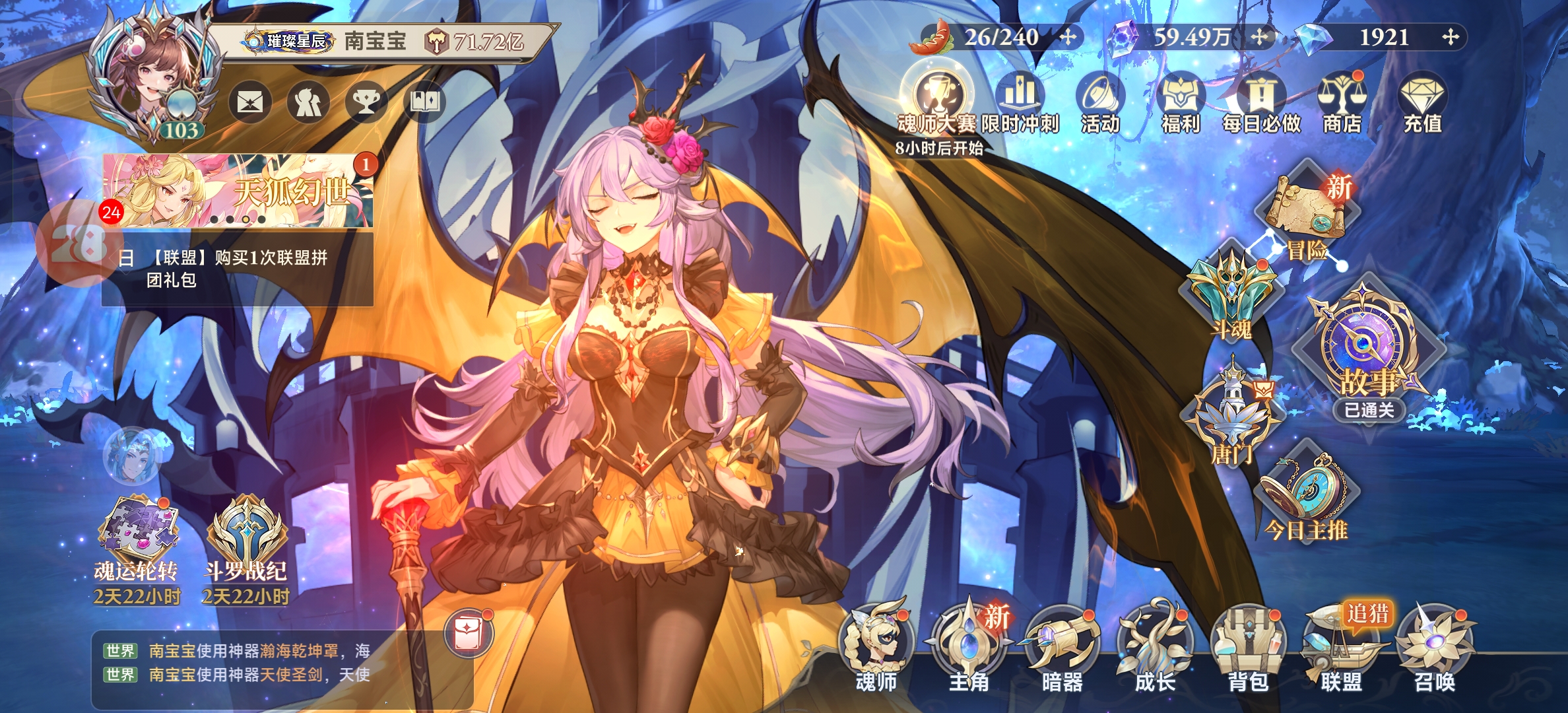The width and height of the screenshot is (1568, 713).
Task: Open the 福利 benefits panel
Action: (1181, 102)
